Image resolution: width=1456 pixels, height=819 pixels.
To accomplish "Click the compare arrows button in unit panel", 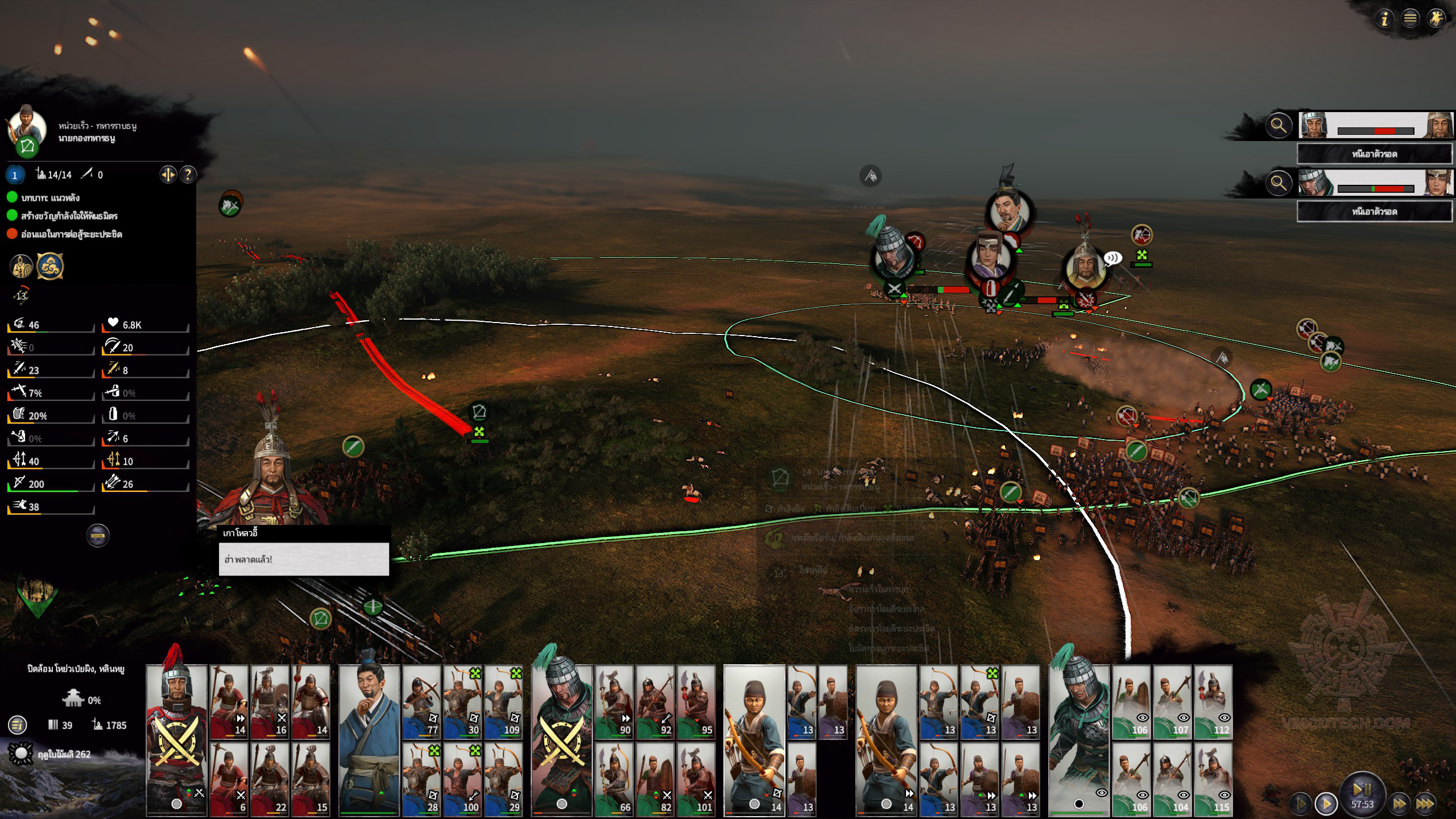I will tap(168, 175).
